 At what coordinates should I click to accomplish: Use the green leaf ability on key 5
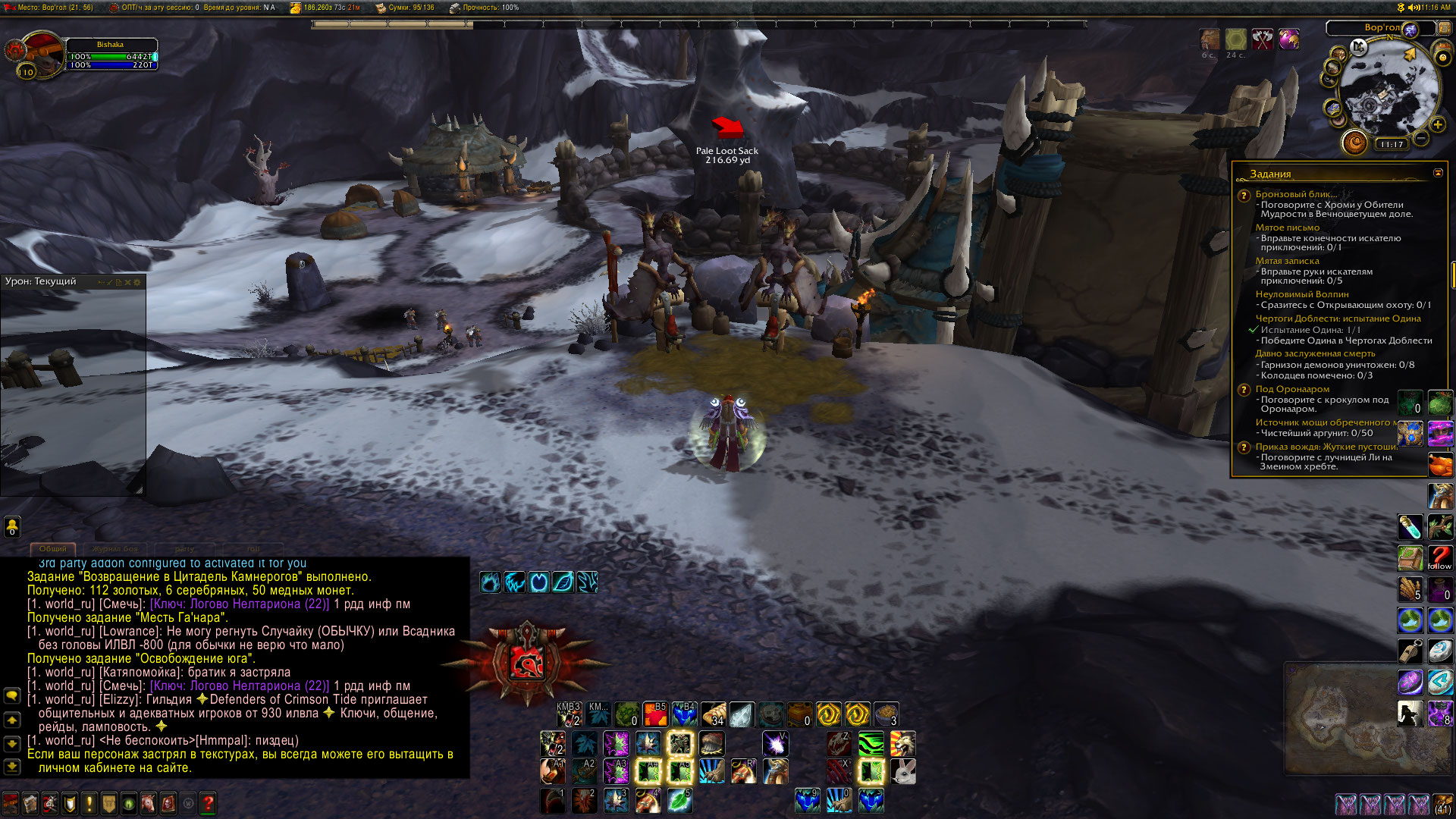[679, 800]
